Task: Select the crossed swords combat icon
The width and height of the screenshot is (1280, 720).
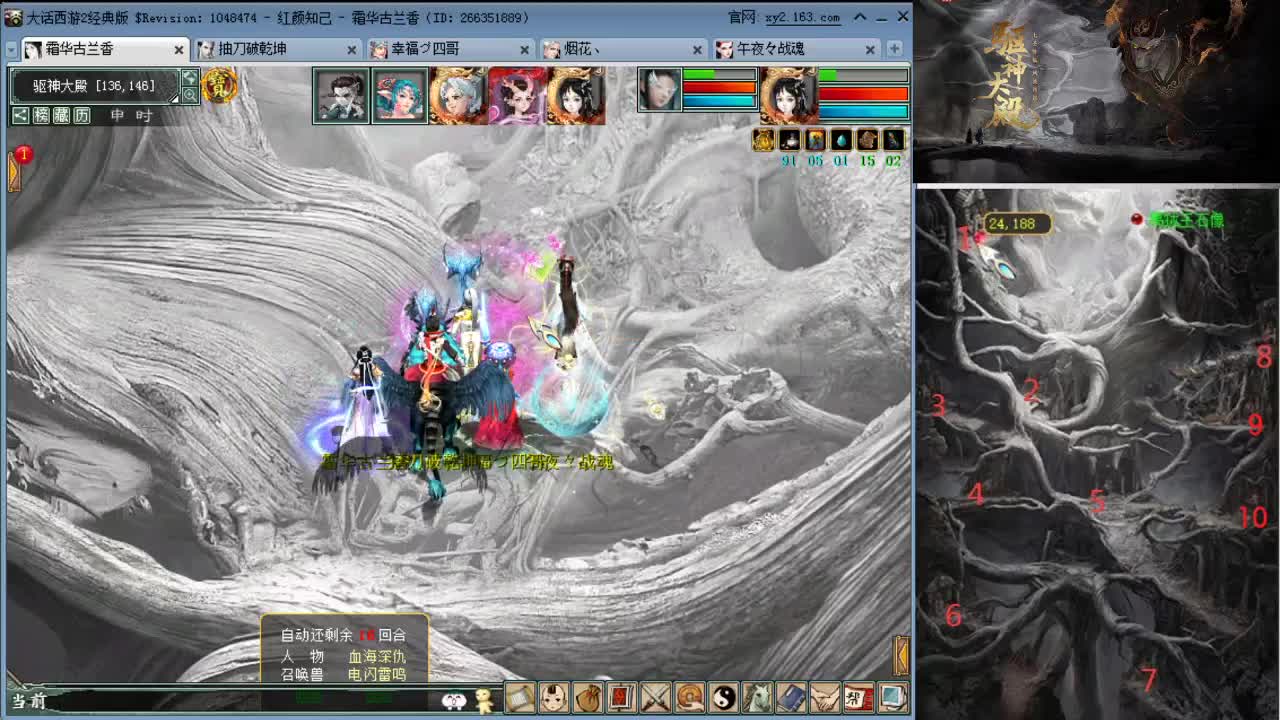Action: (x=657, y=700)
